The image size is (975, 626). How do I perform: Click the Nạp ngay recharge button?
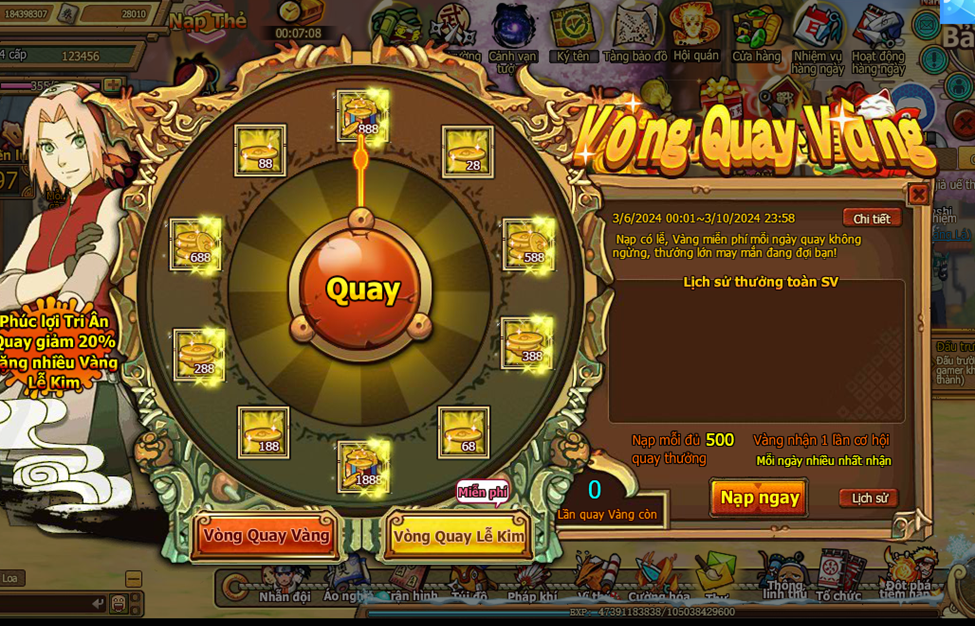pyautogui.click(x=759, y=497)
